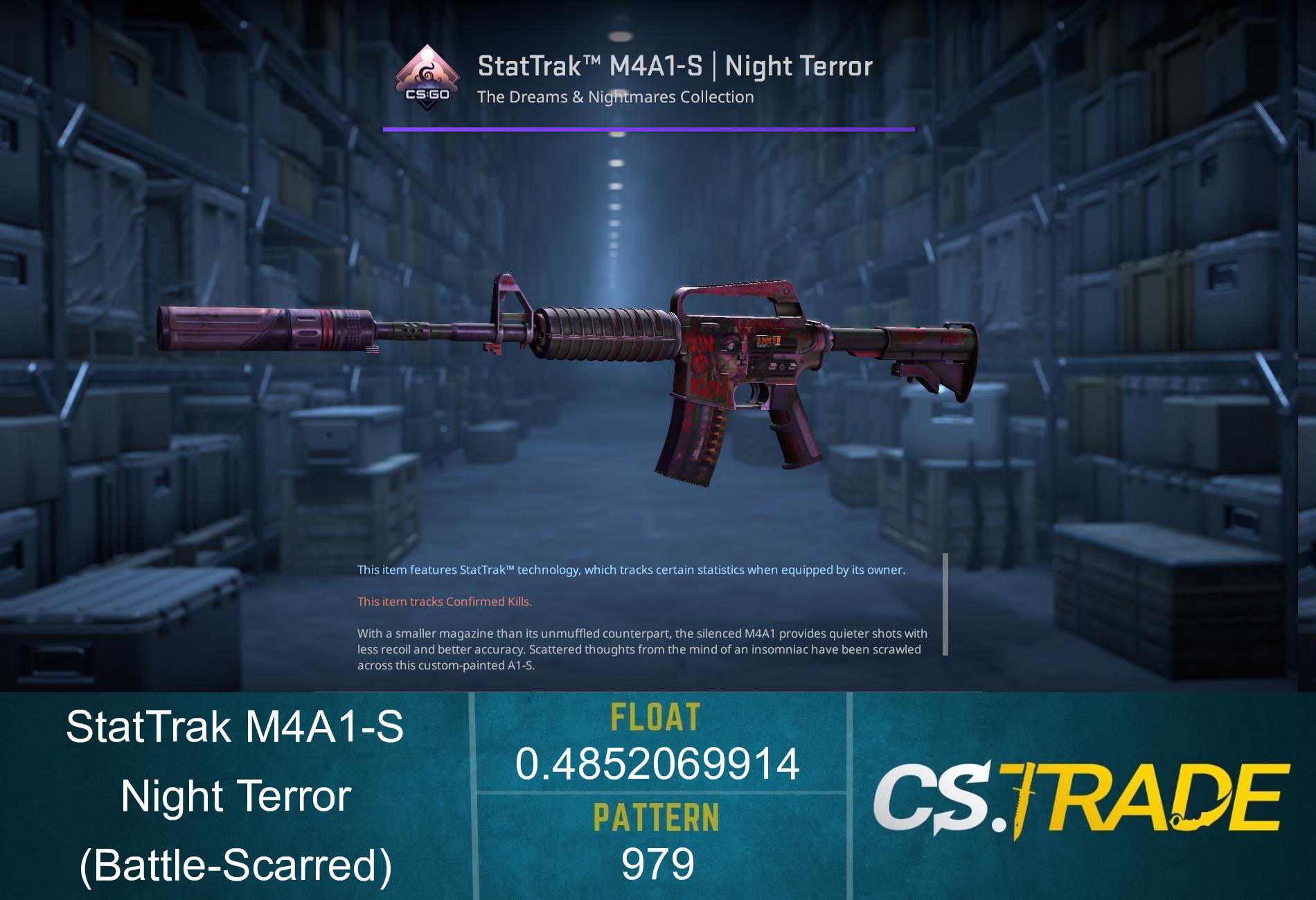Toggle the Confirmed Kills tracking notice
1316x900 pixels.
(444, 602)
